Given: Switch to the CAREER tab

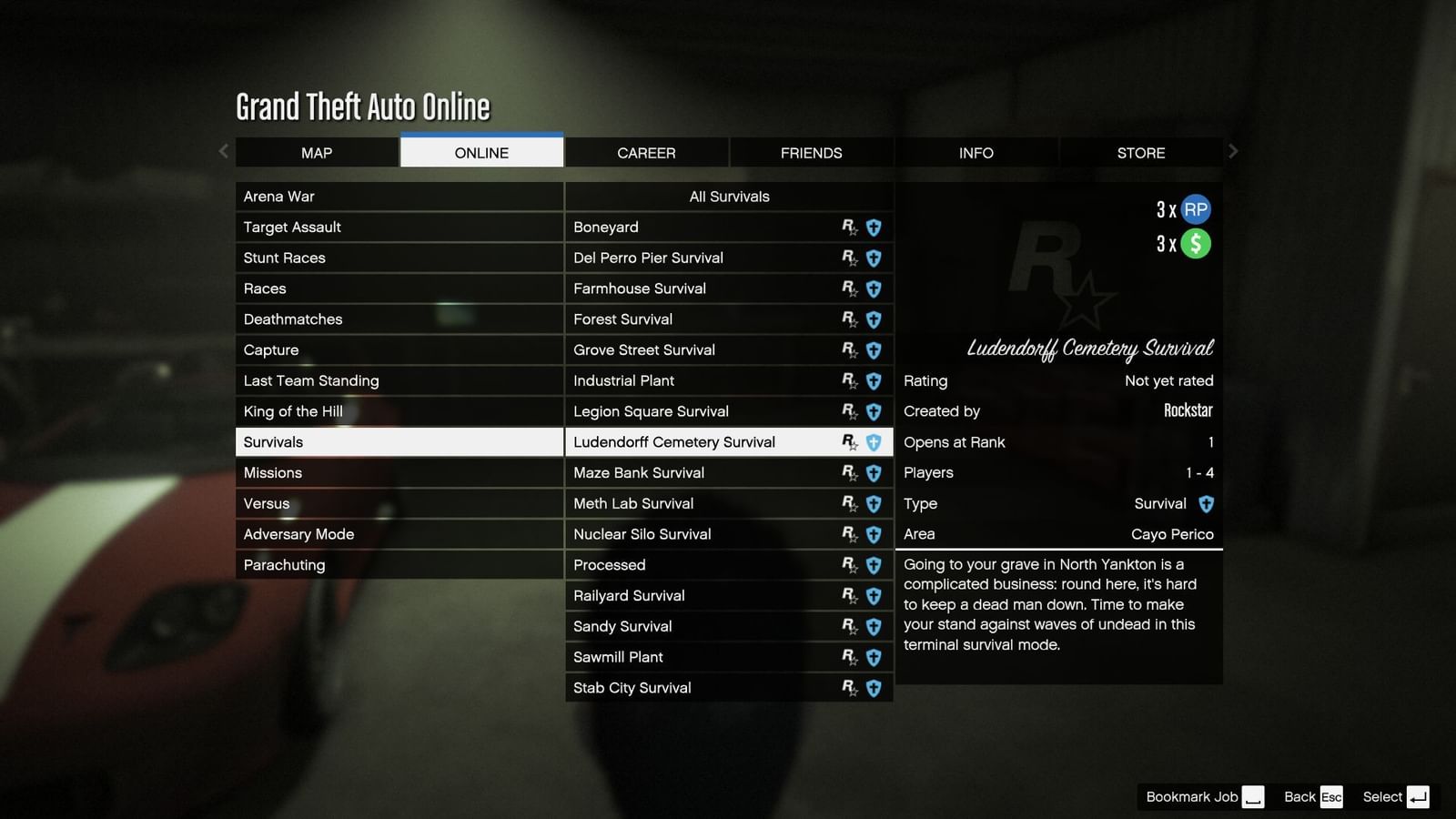Looking at the screenshot, I should tap(646, 153).
